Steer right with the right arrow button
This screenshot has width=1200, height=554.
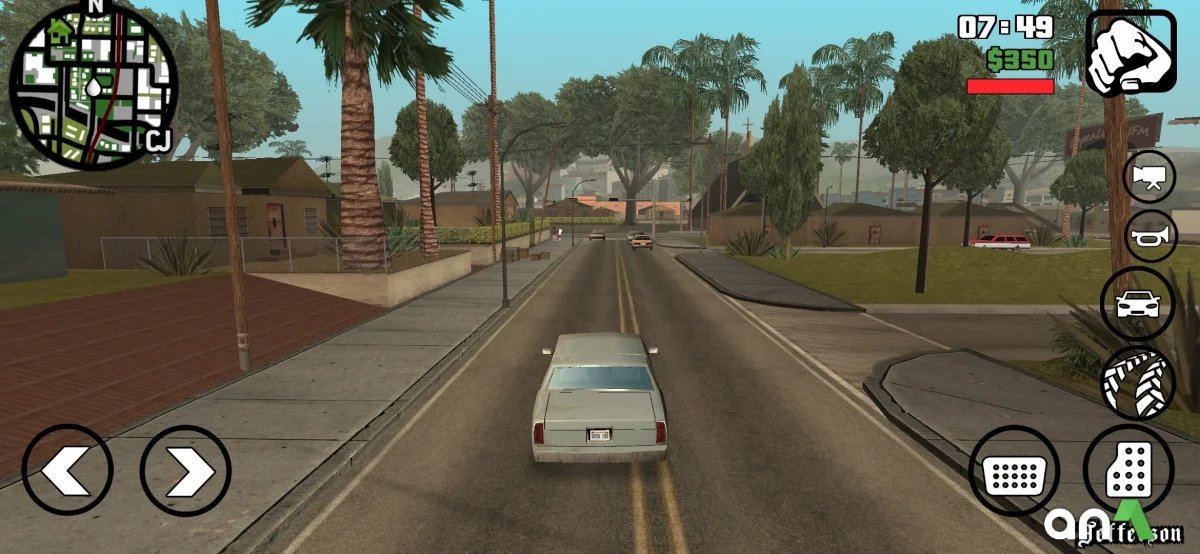(x=185, y=470)
